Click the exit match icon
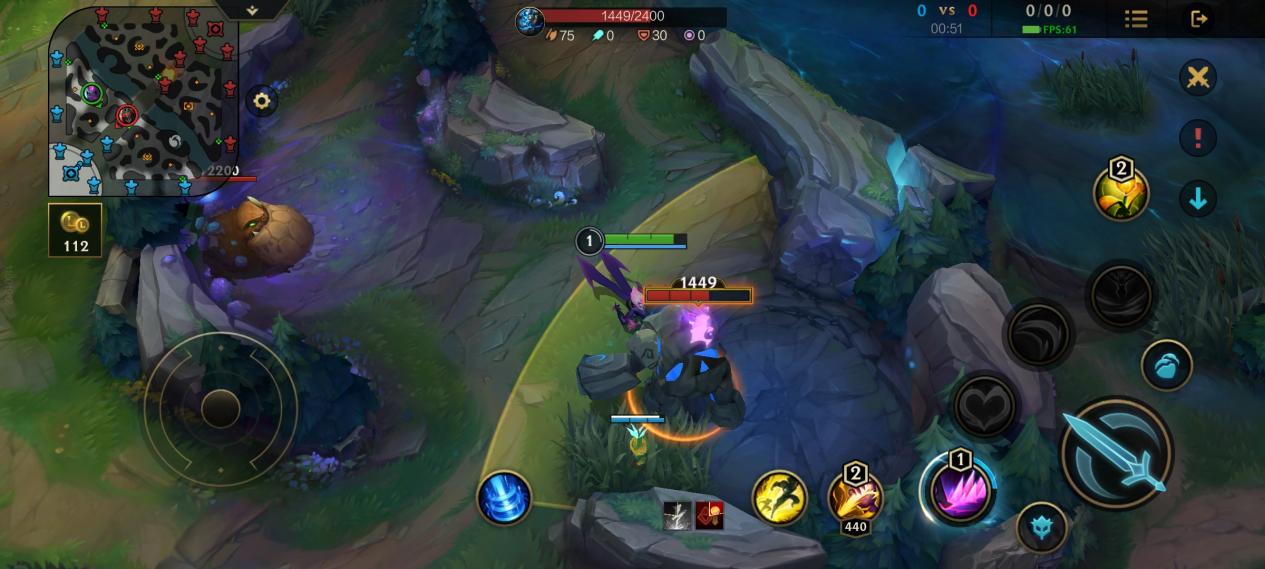The width and height of the screenshot is (1265, 569). pos(1199,18)
